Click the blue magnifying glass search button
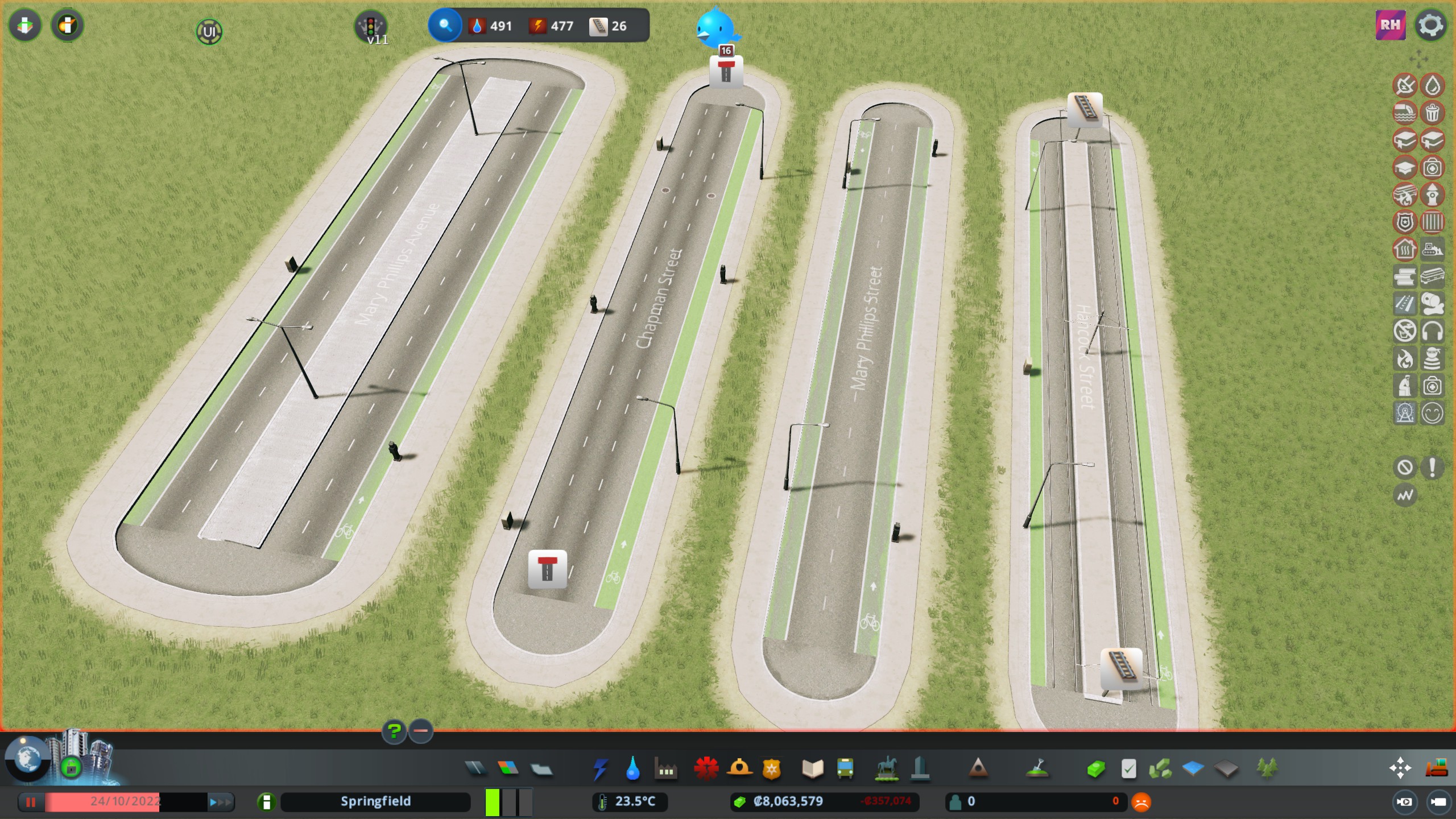1456x819 pixels. tap(445, 26)
